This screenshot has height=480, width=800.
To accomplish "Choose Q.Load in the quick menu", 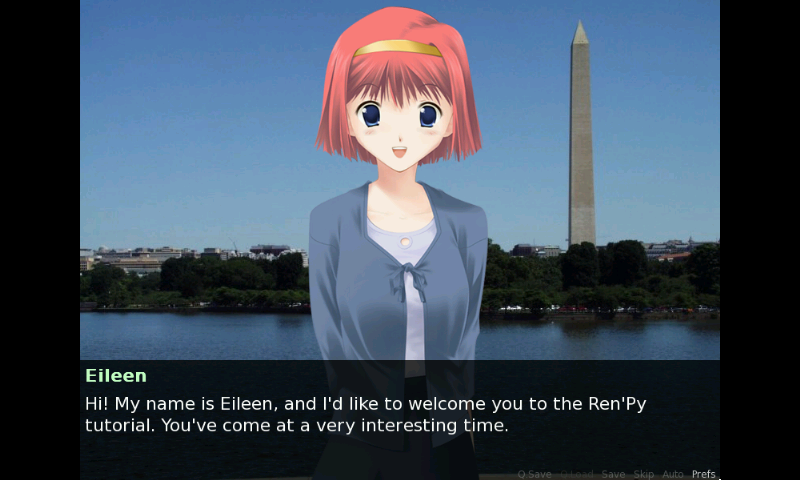I will tap(576, 474).
